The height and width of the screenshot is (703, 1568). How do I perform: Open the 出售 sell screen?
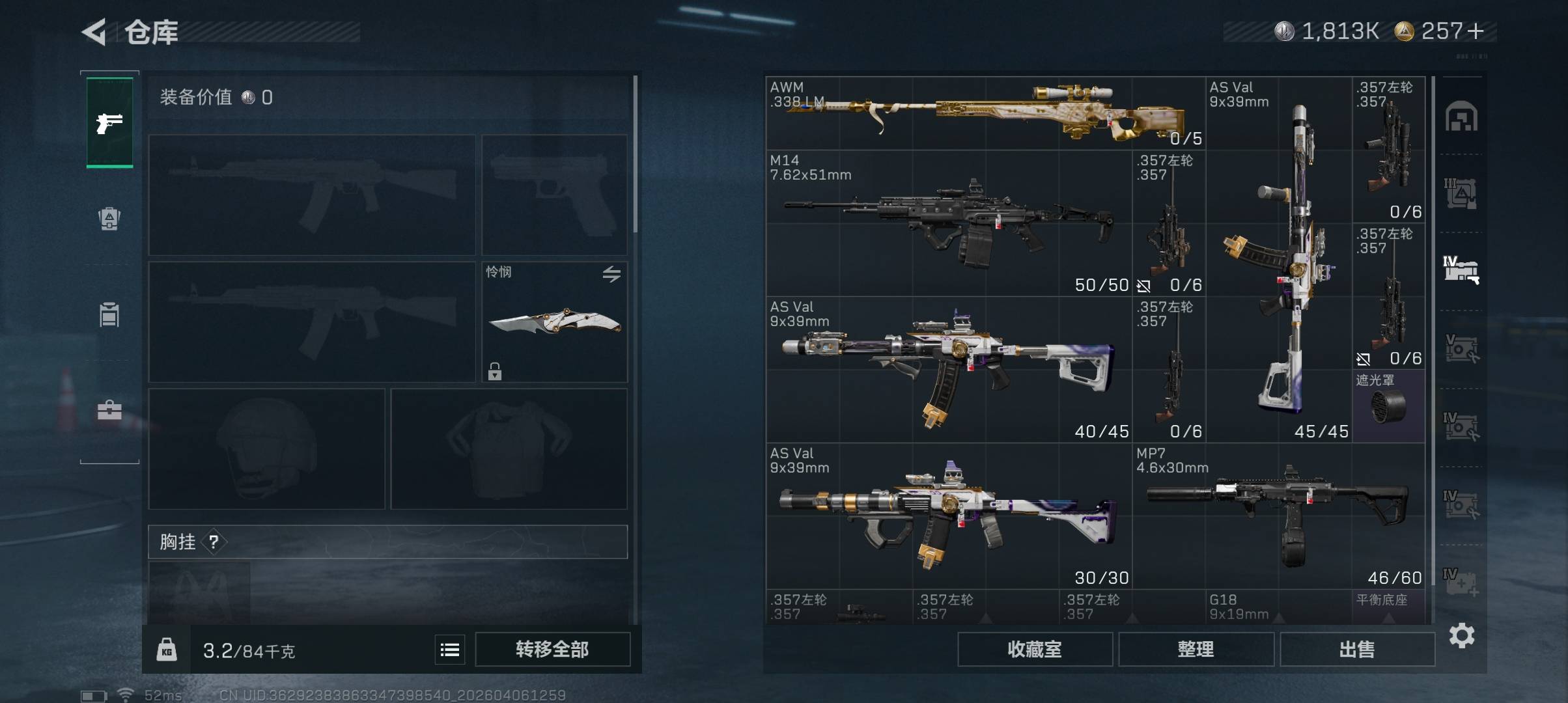1357,649
